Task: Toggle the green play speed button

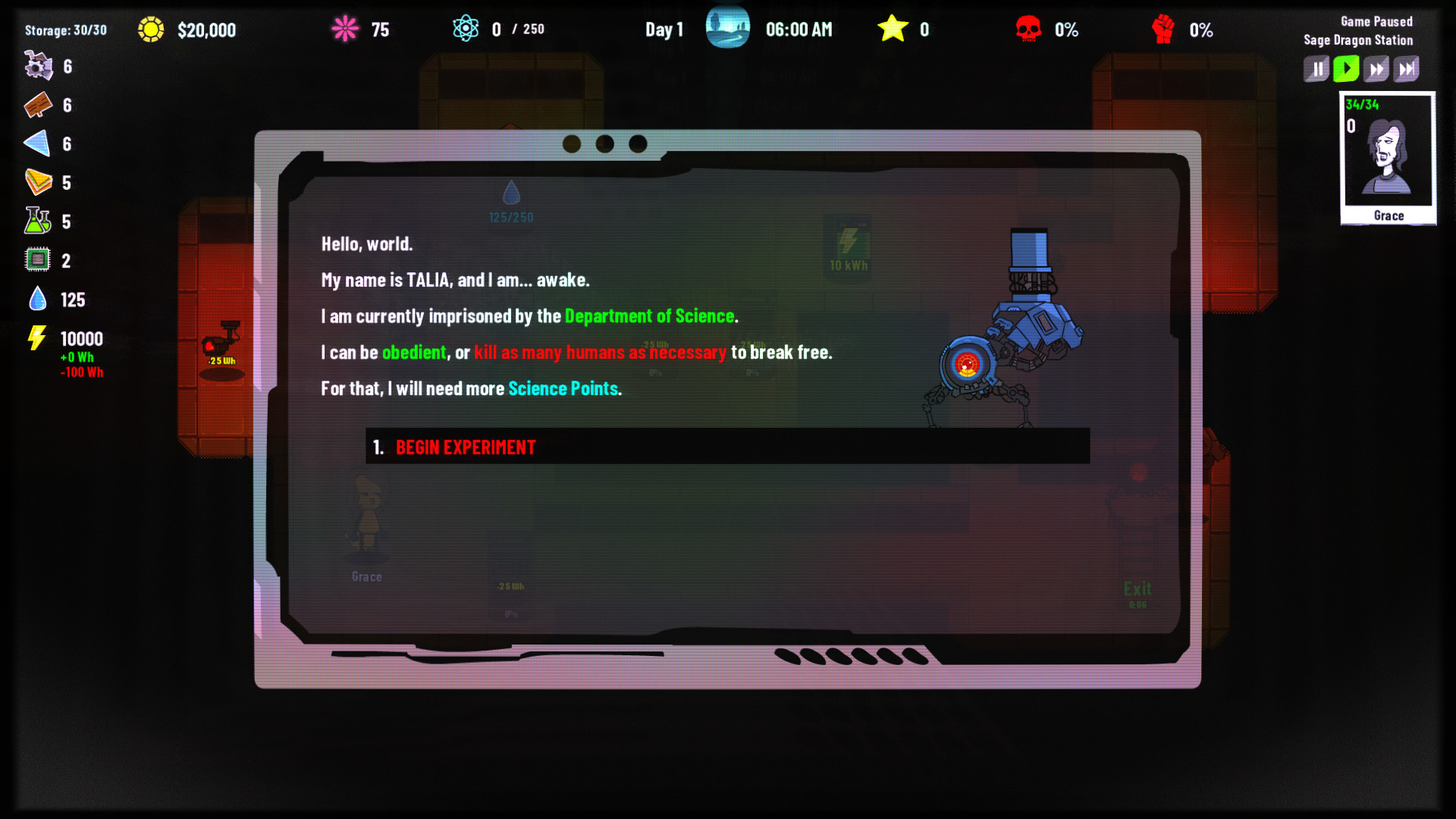Action: [1346, 68]
